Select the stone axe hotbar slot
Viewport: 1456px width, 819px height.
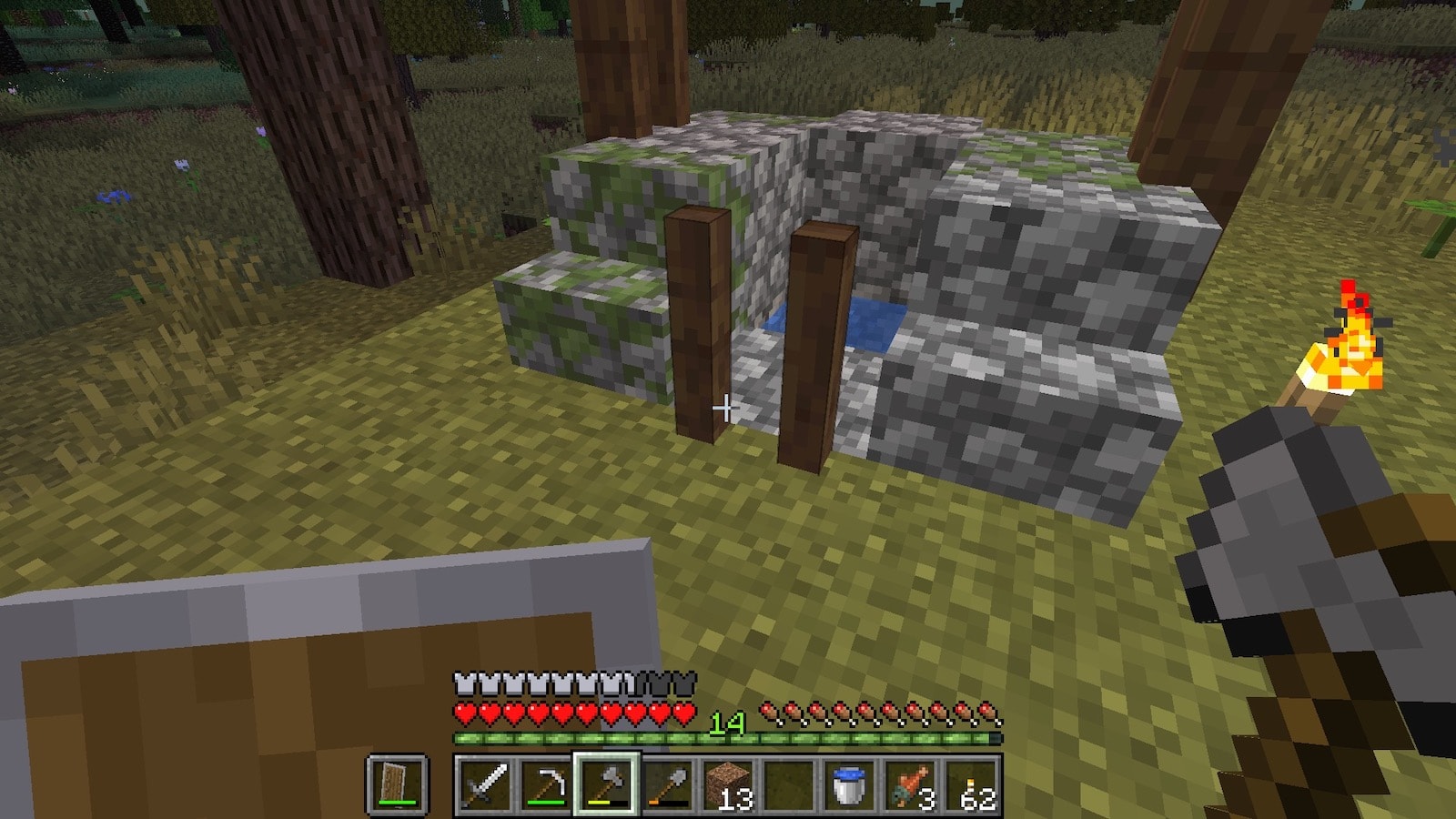coord(606,784)
